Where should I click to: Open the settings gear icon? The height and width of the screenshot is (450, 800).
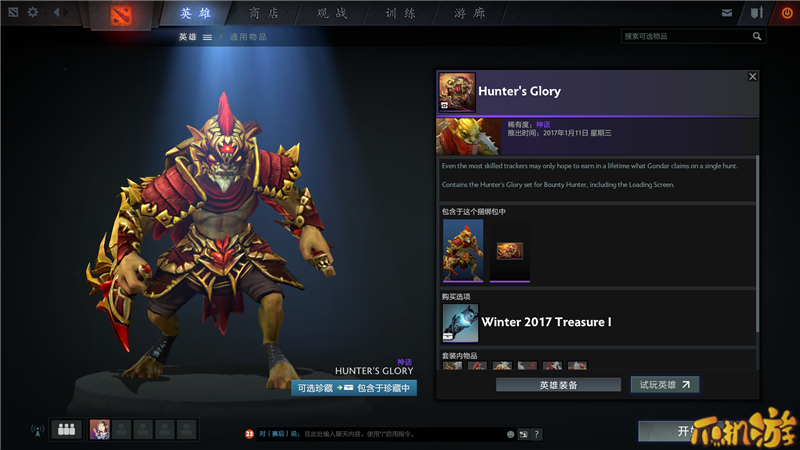coord(33,13)
